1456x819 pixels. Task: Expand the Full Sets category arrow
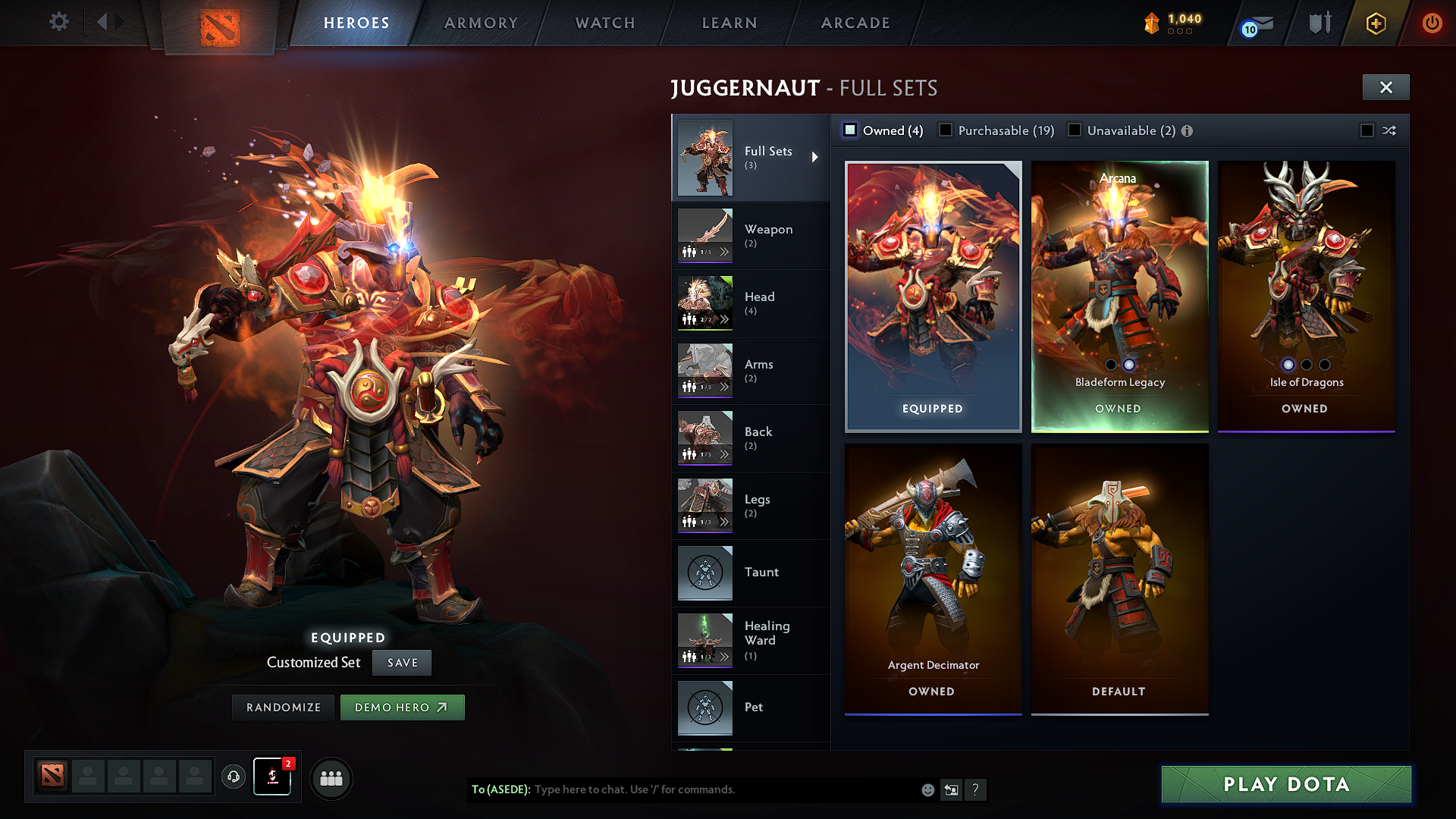click(817, 157)
